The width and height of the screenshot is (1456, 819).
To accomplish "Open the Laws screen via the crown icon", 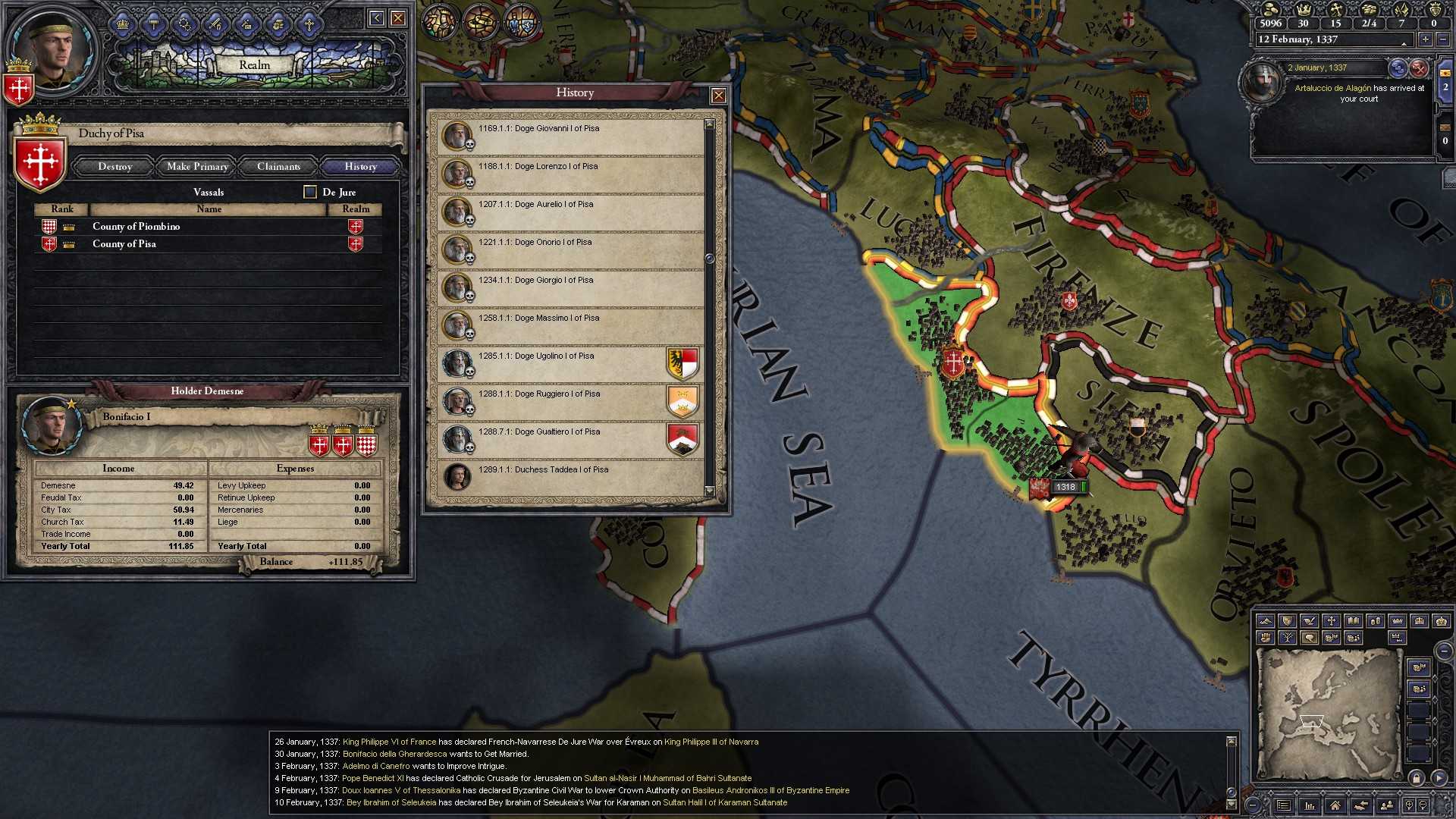I will (123, 22).
